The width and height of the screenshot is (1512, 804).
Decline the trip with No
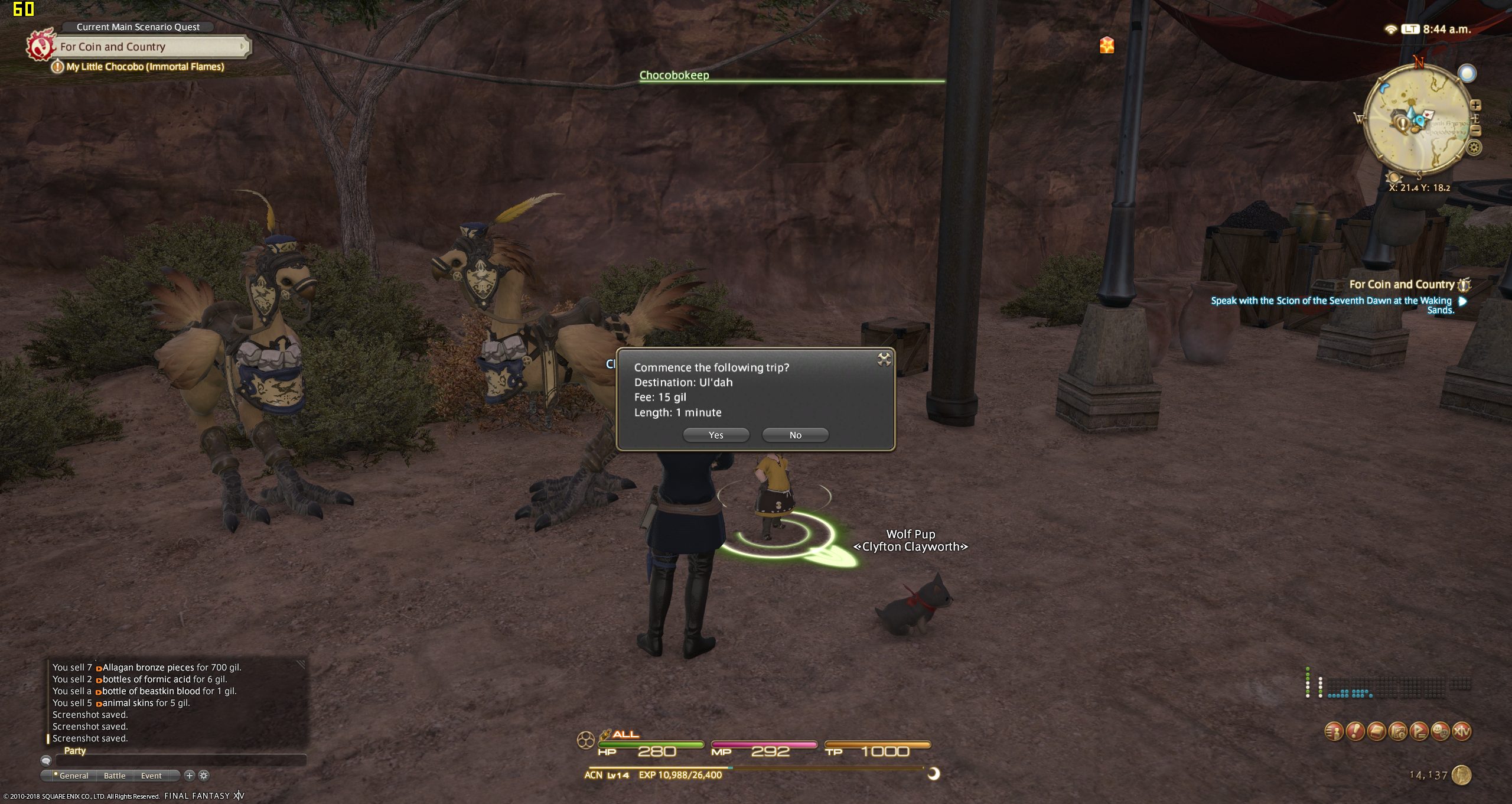click(x=795, y=435)
